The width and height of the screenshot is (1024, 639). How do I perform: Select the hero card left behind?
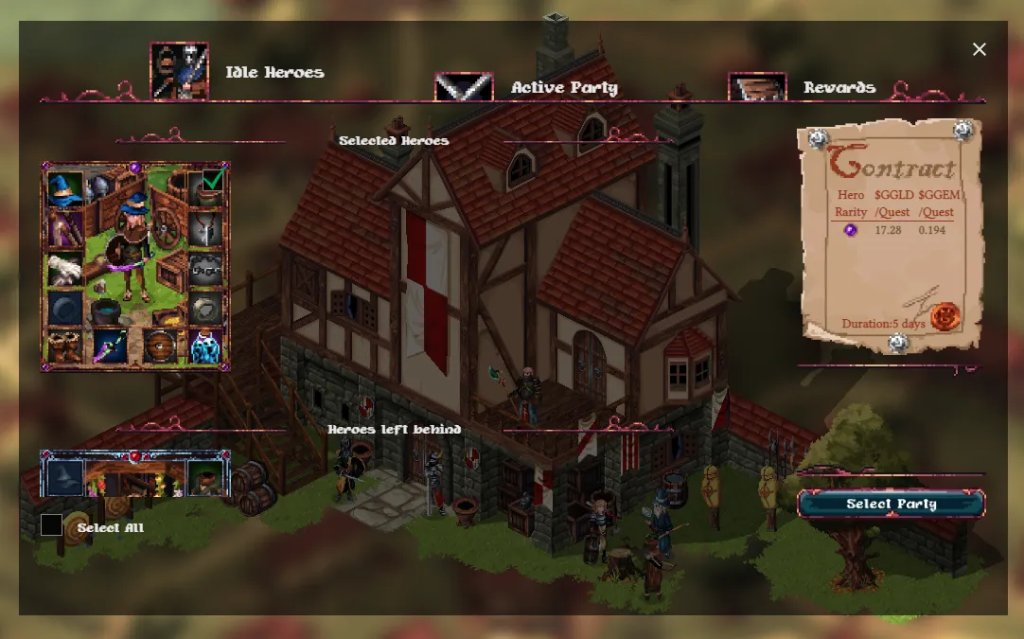(134, 472)
